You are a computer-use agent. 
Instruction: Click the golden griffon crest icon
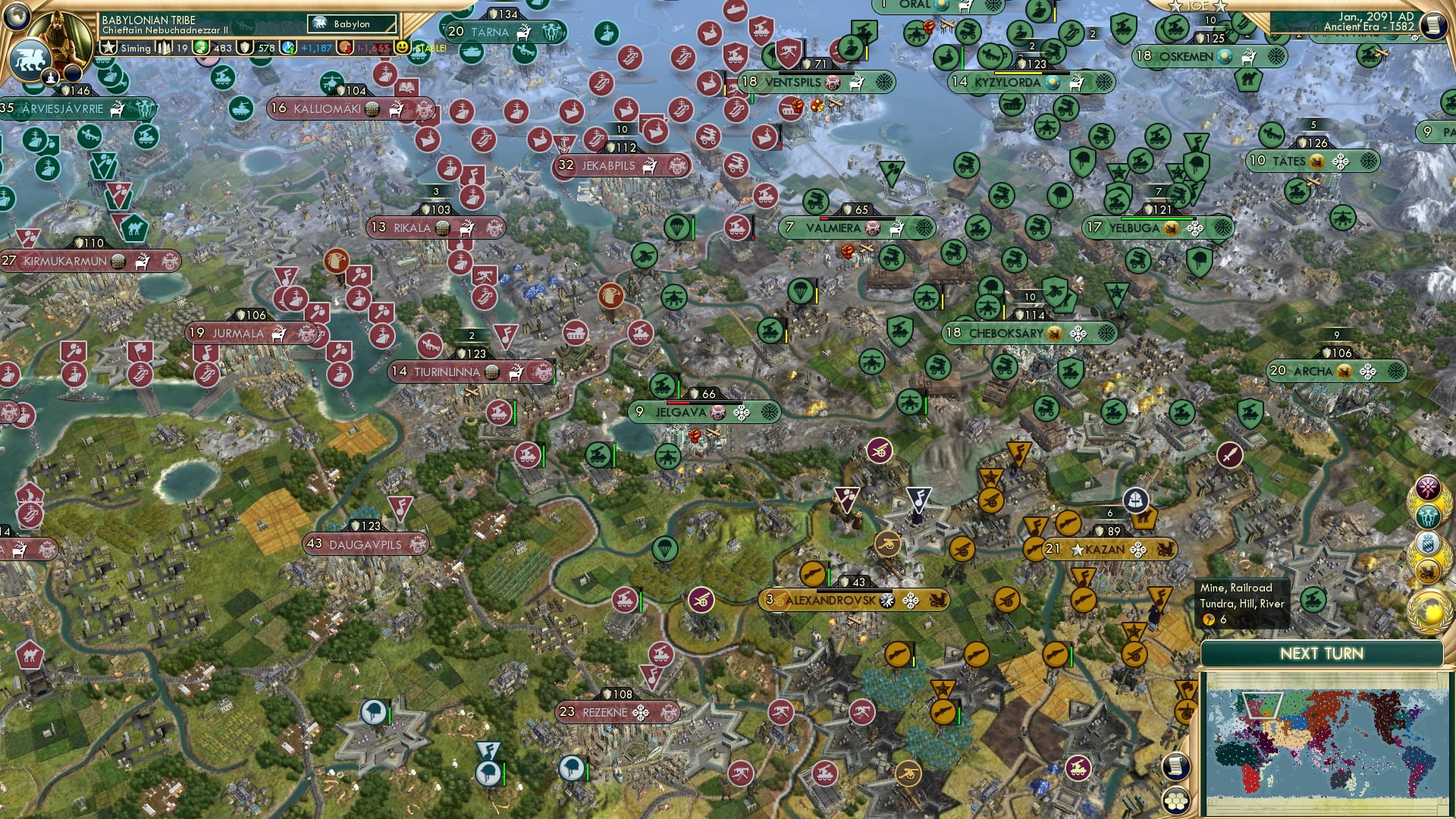pos(1428,570)
